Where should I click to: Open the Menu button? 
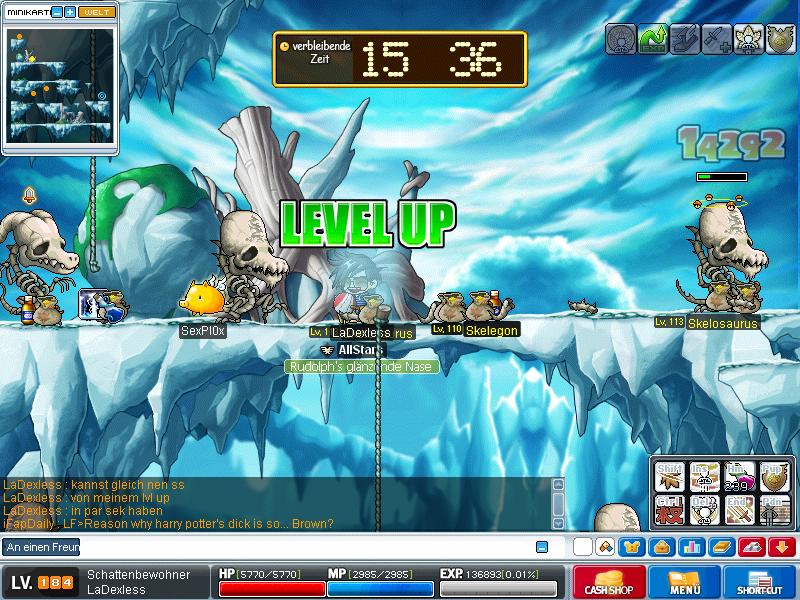[x=685, y=583]
